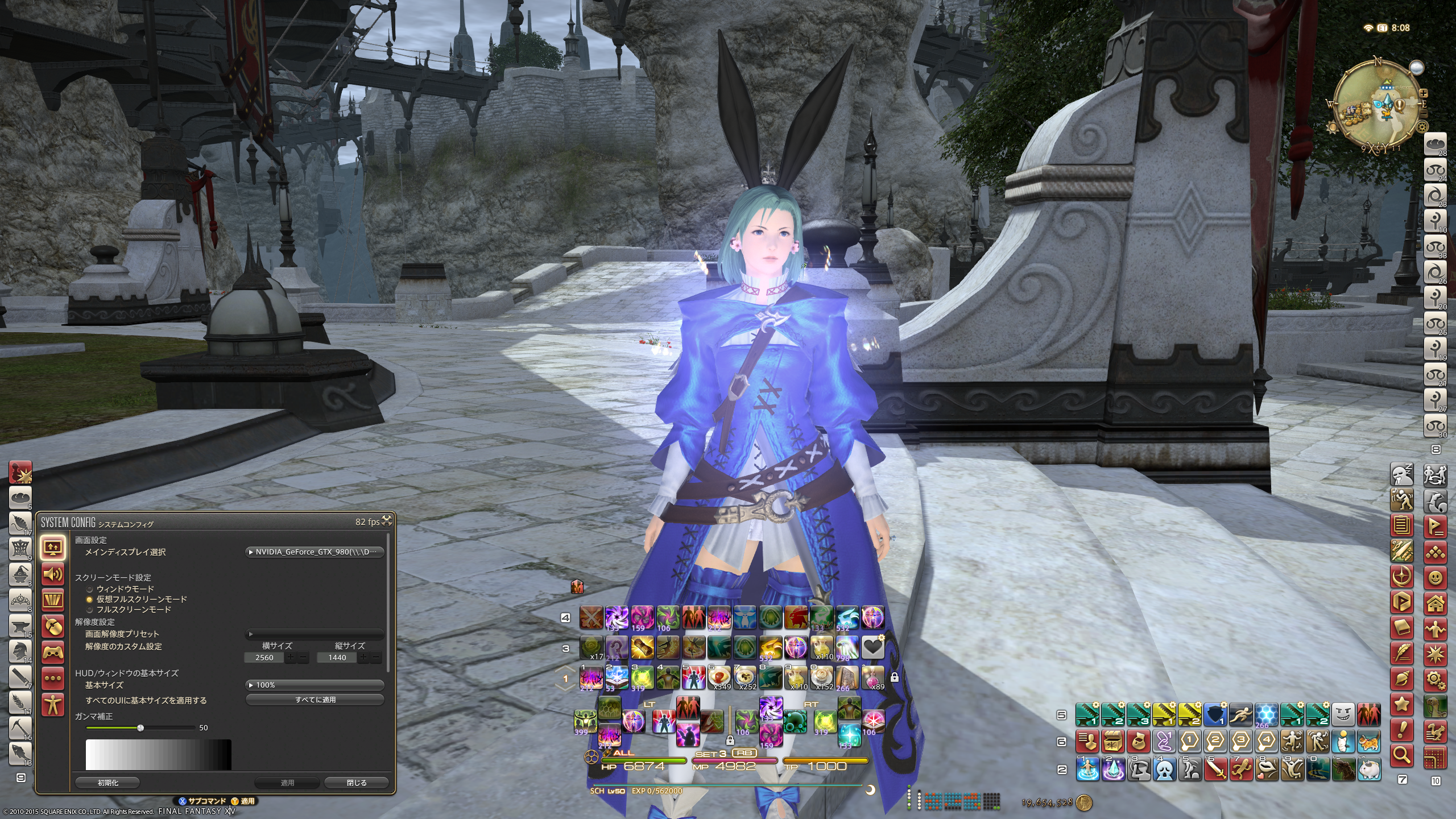
Task: Open the main display selection dropdown
Action: pyautogui.click(x=315, y=552)
